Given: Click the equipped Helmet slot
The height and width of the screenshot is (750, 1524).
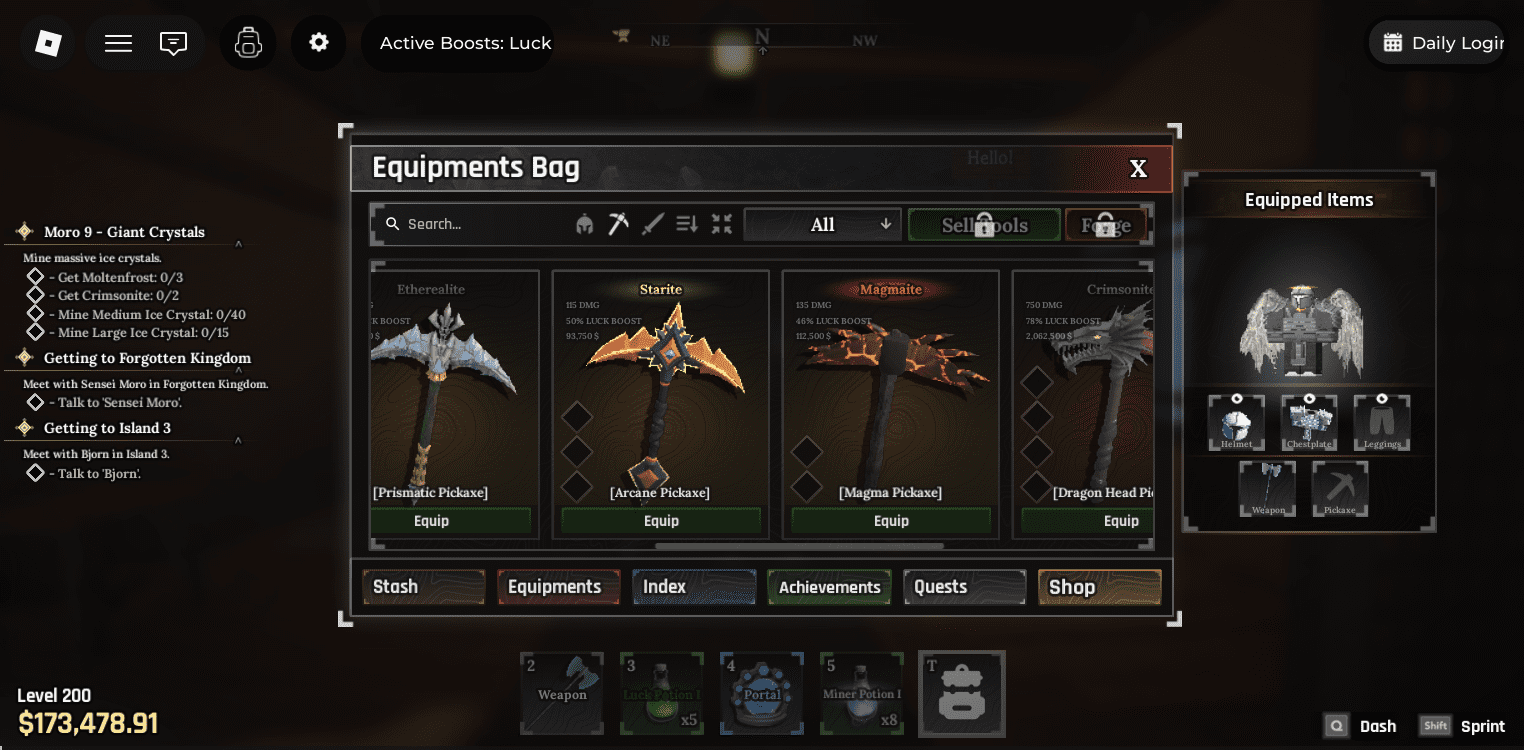Looking at the screenshot, I should [x=1236, y=423].
